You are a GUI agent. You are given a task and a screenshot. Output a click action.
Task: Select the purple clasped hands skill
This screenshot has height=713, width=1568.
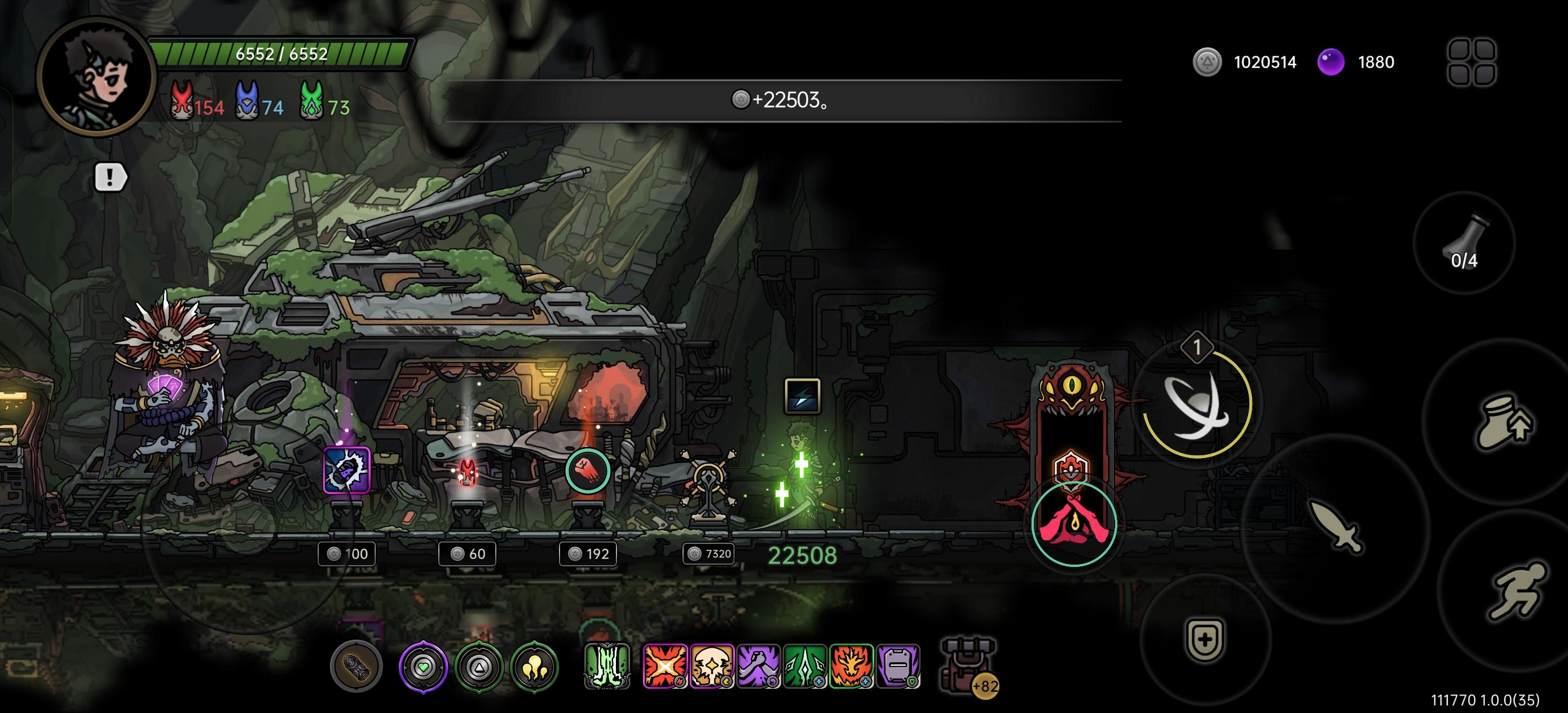759,666
